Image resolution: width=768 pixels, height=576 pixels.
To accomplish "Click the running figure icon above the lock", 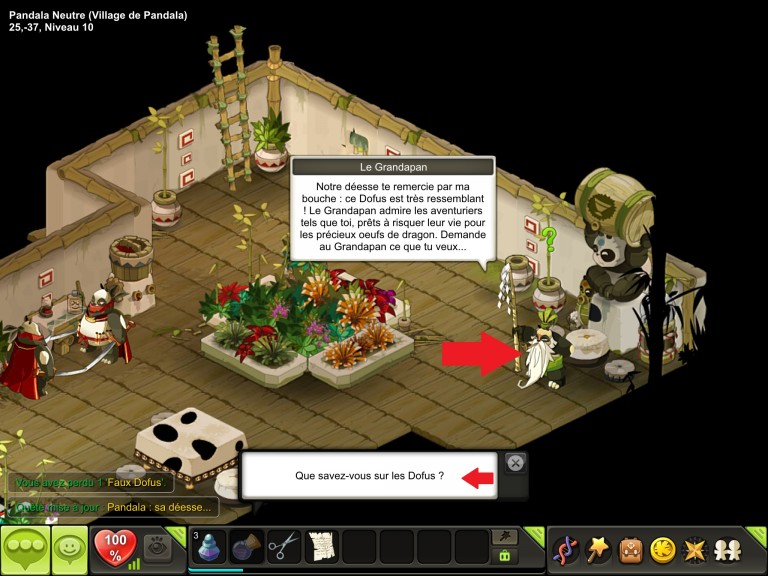I will click(x=504, y=537).
